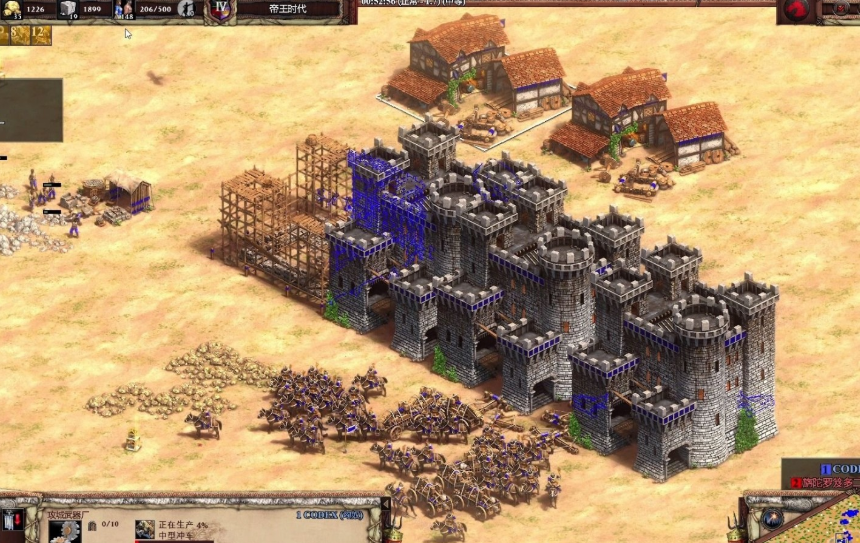Click the Imperial Age IV shield emblem
The image size is (860, 543).
click(x=221, y=10)
